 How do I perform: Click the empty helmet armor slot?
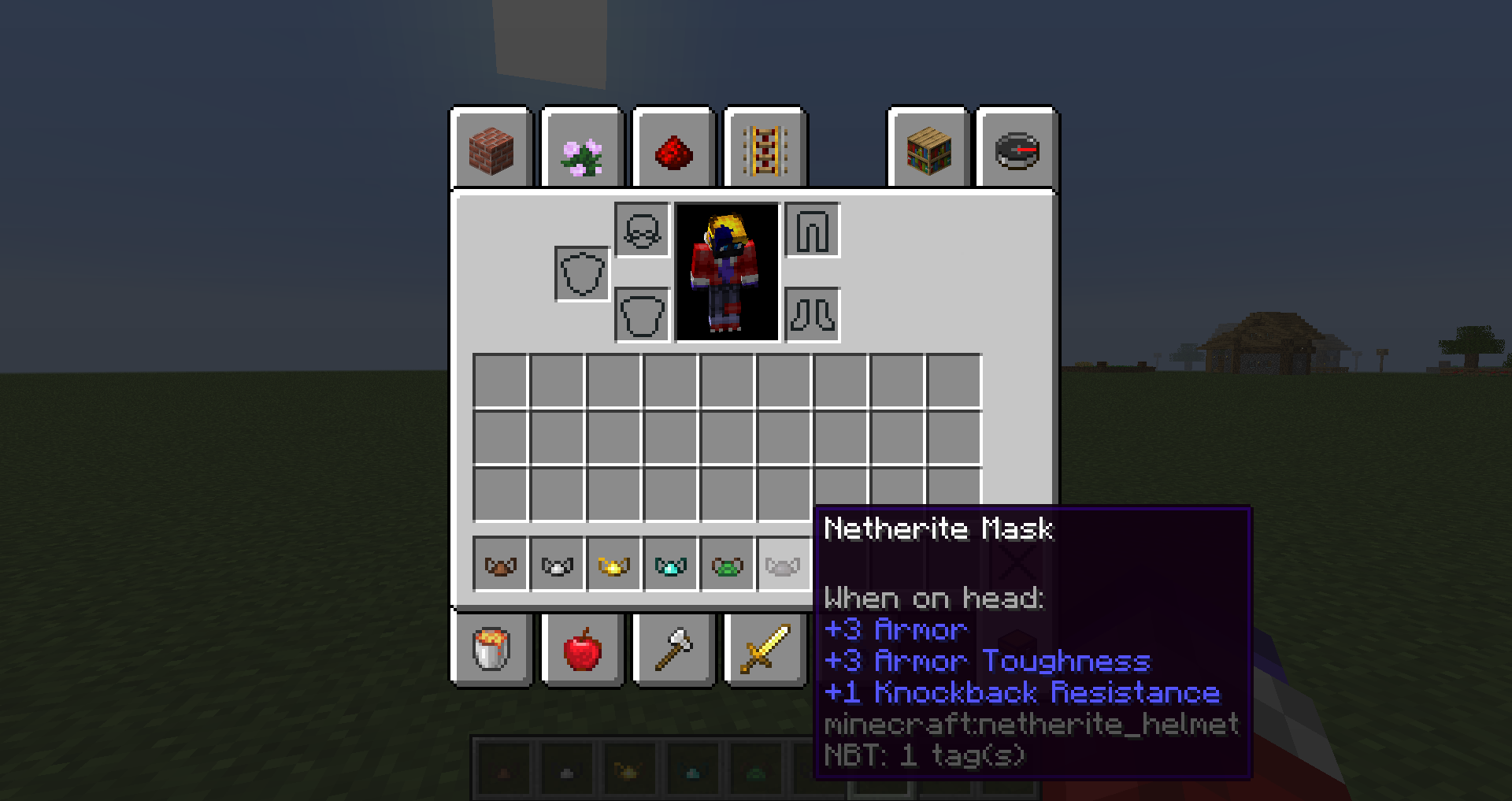coord(642,230)
